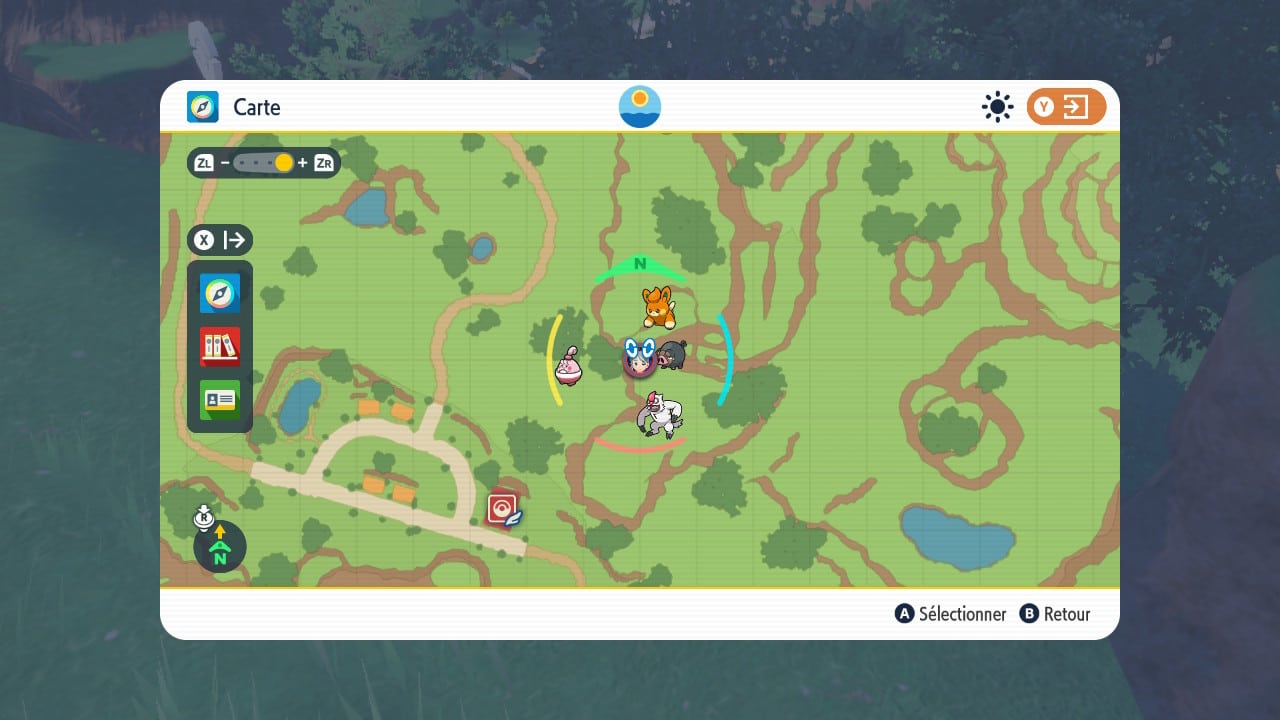Close the map with orange exit button

point(1066,107)
